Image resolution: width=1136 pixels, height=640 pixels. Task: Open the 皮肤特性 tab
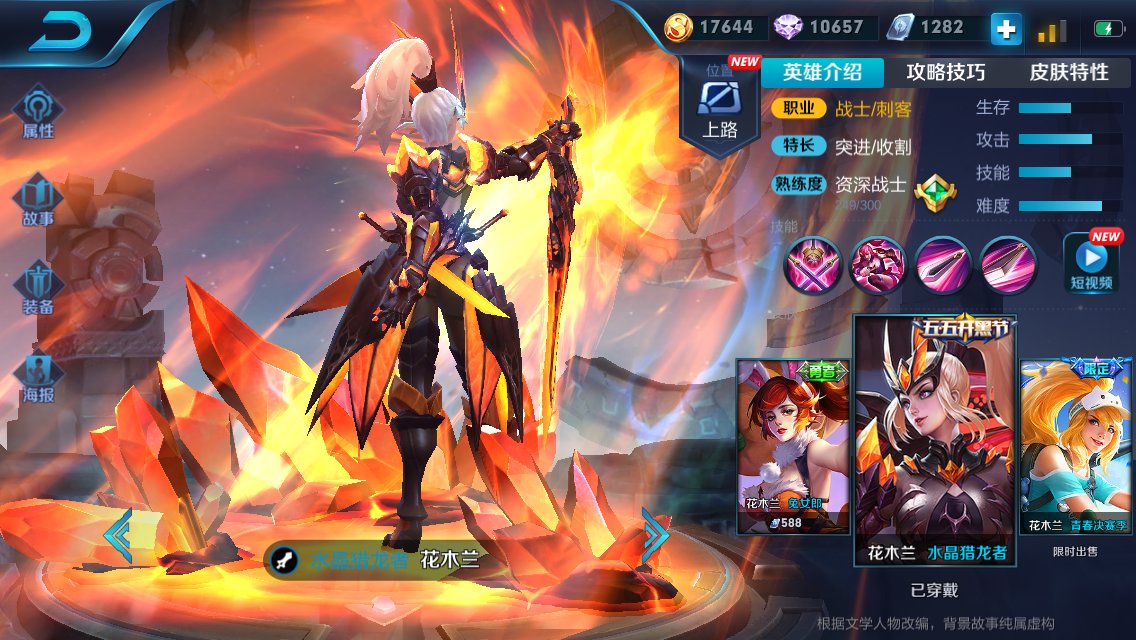pos(1069,72)
